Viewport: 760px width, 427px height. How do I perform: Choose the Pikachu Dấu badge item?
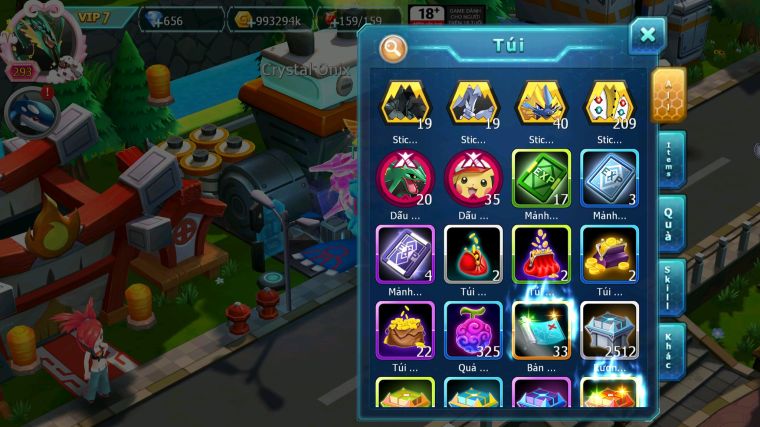[x=473, y=177]
